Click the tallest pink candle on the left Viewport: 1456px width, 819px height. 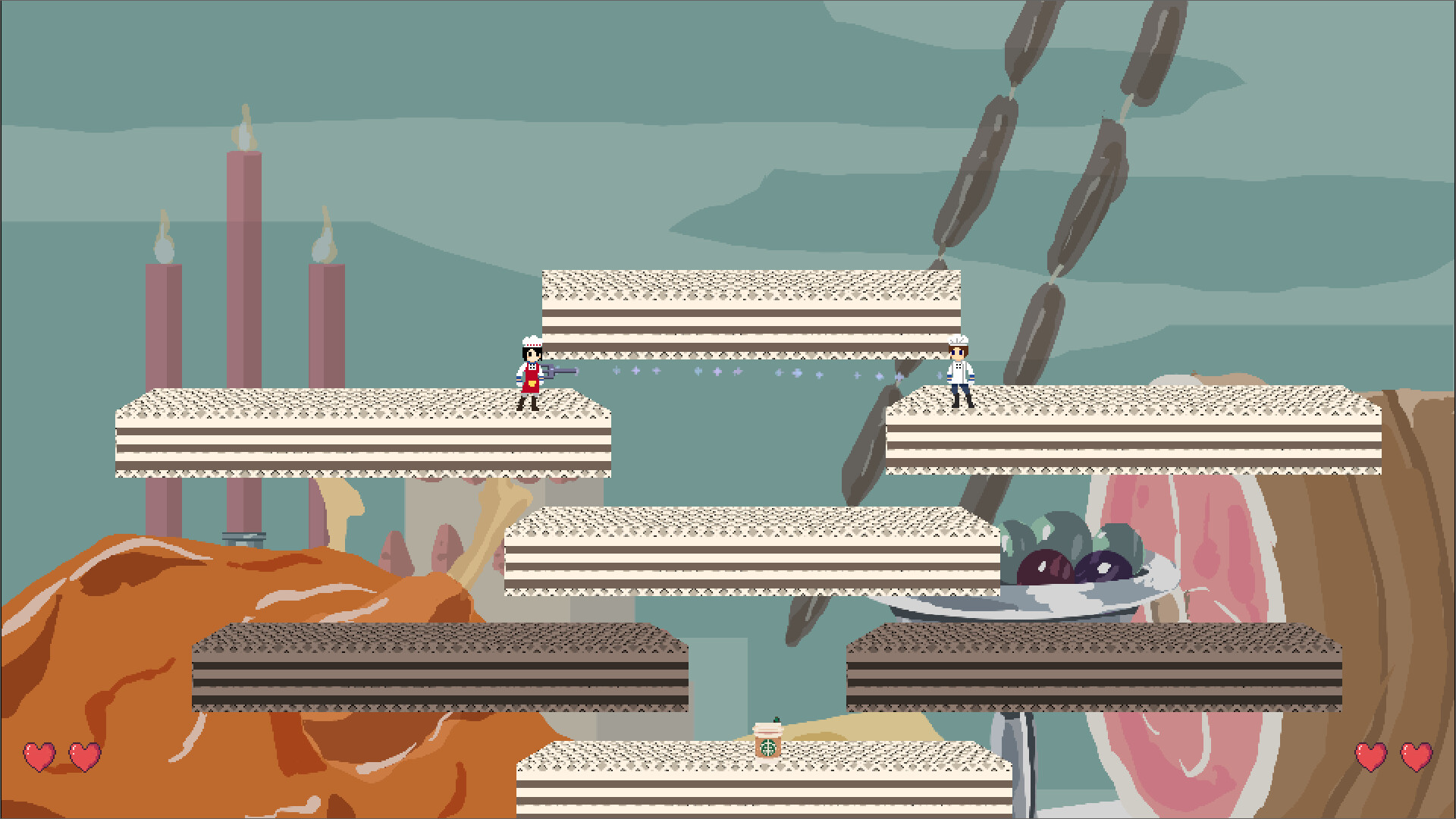[x=243, y=303]
